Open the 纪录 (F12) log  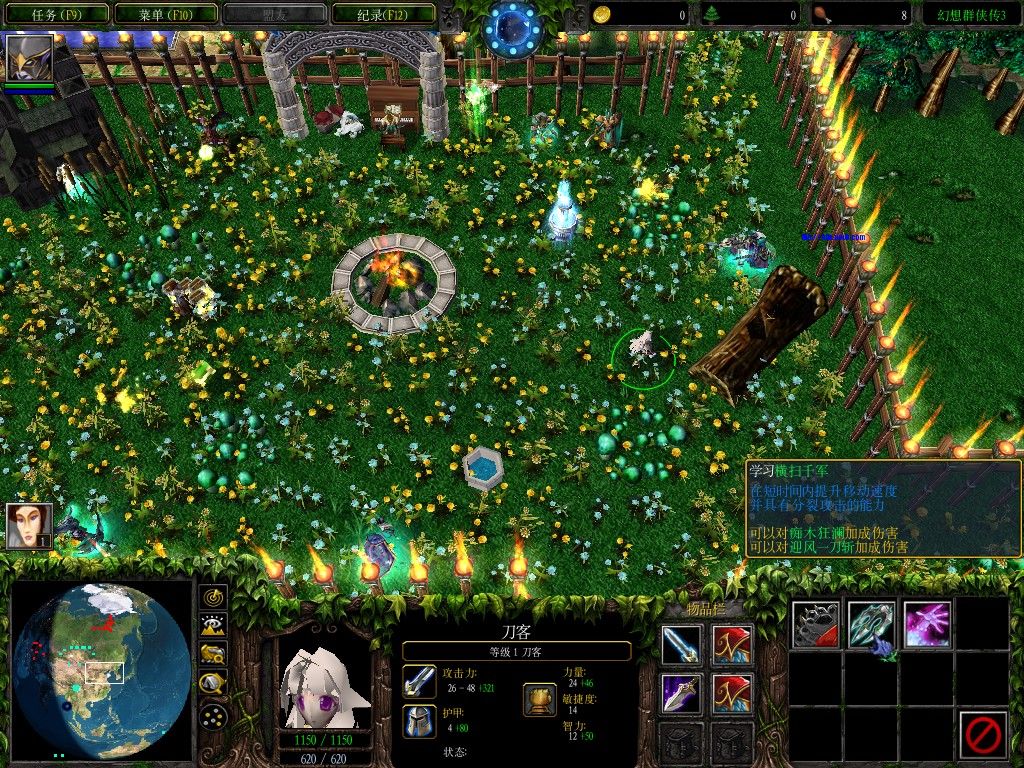pos(382,15)
